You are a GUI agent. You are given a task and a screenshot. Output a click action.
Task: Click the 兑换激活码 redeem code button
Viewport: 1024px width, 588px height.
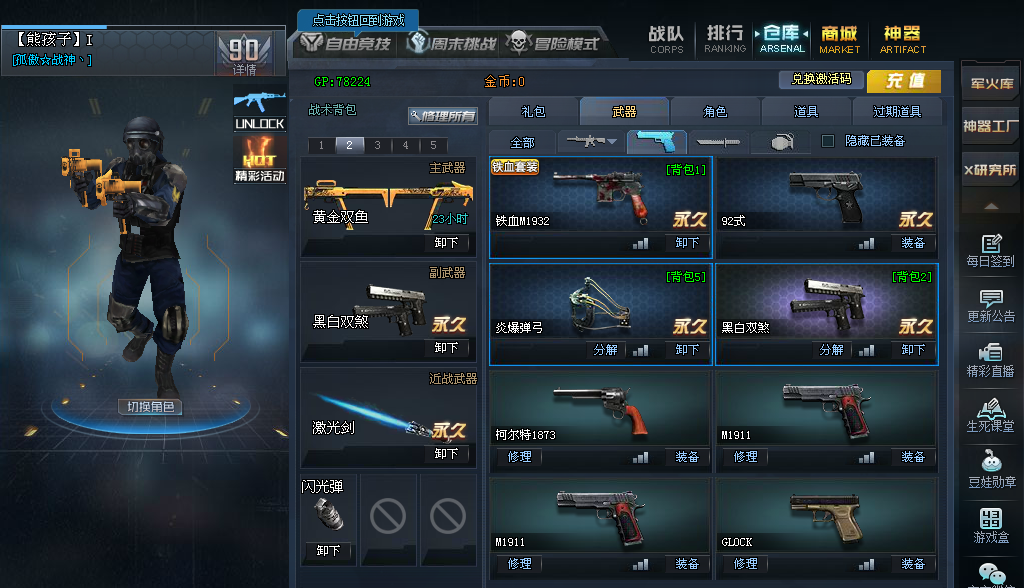pos(821,79)
